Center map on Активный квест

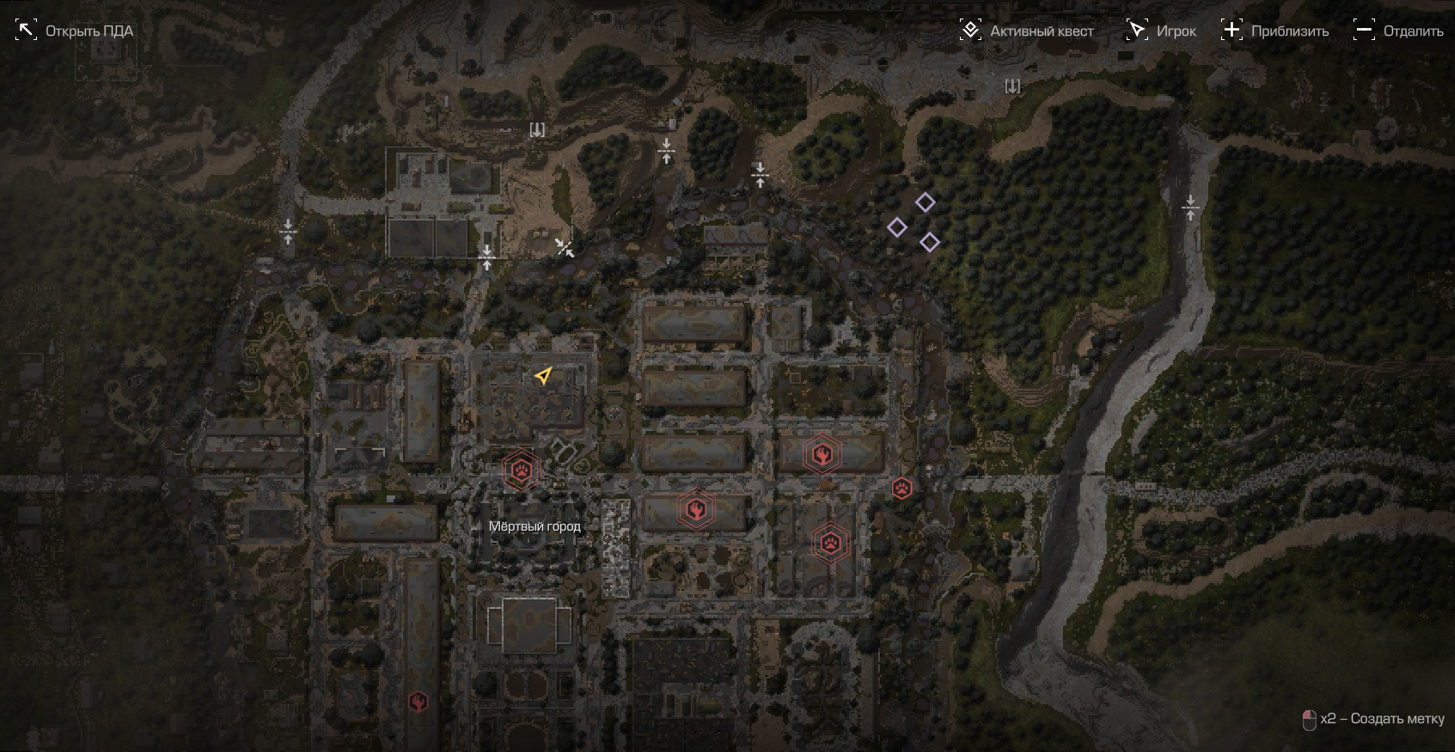(x=1027, y=31)
